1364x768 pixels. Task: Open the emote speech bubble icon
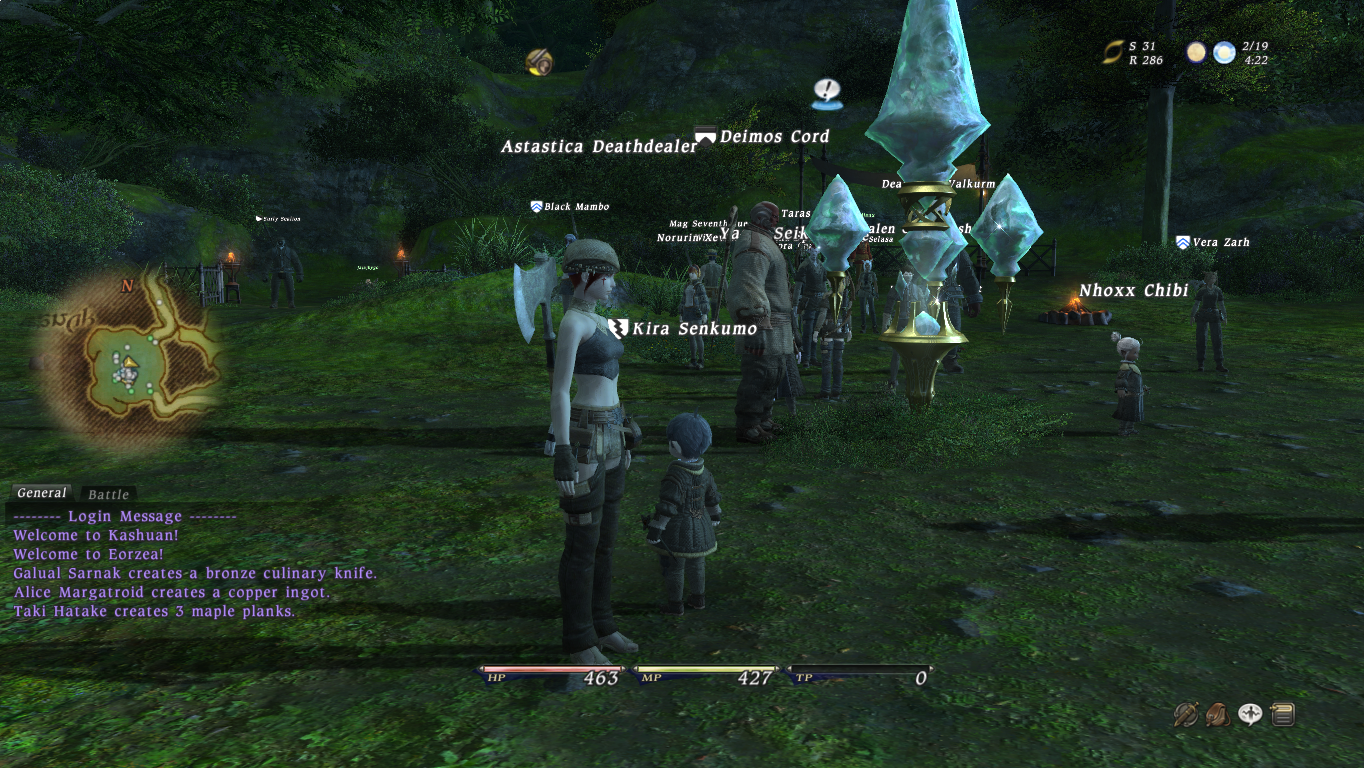pyautogui.click(x=1249, y=714)
